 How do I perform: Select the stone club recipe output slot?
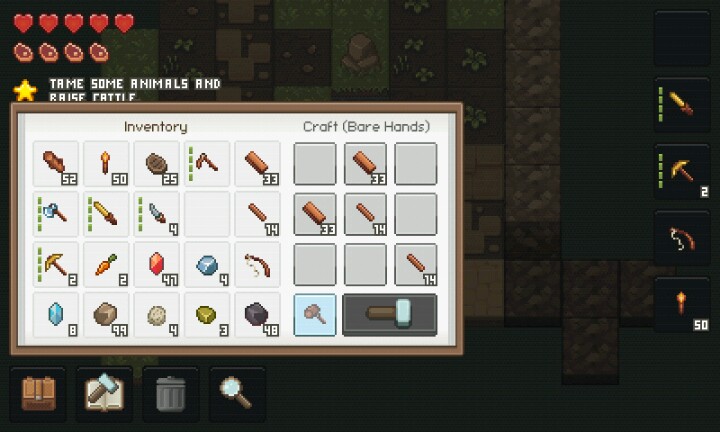(x=314, y=314)
